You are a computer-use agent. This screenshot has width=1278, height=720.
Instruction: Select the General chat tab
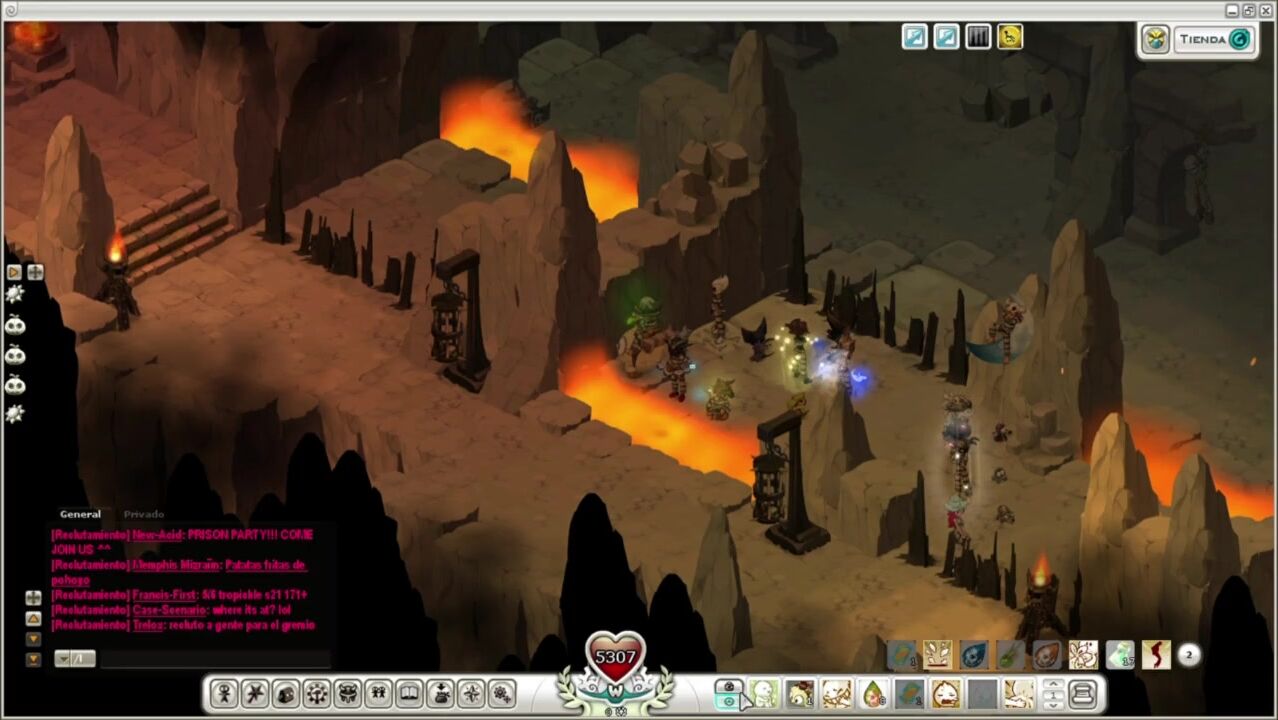tap(80, 514)
